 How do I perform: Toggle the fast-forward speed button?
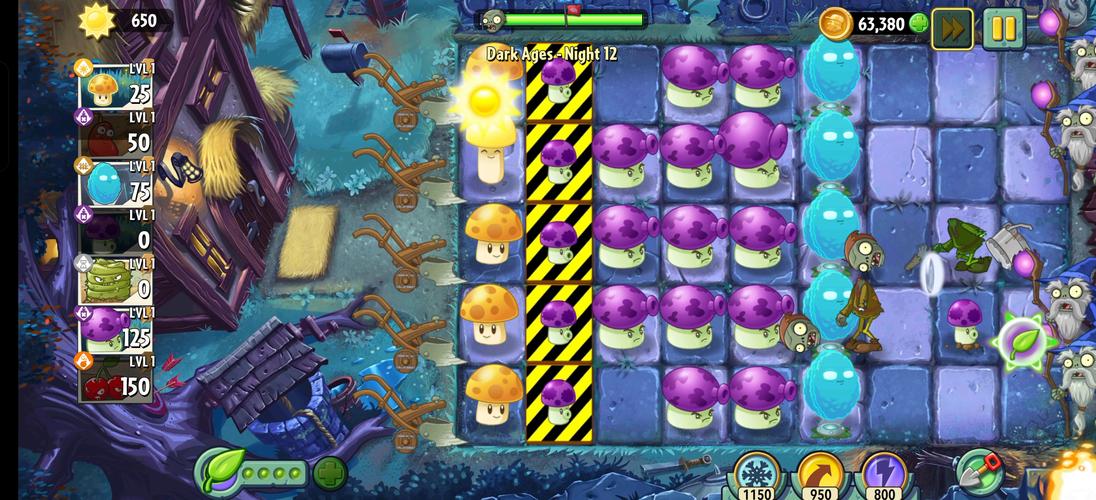click(x=952, y=28)
